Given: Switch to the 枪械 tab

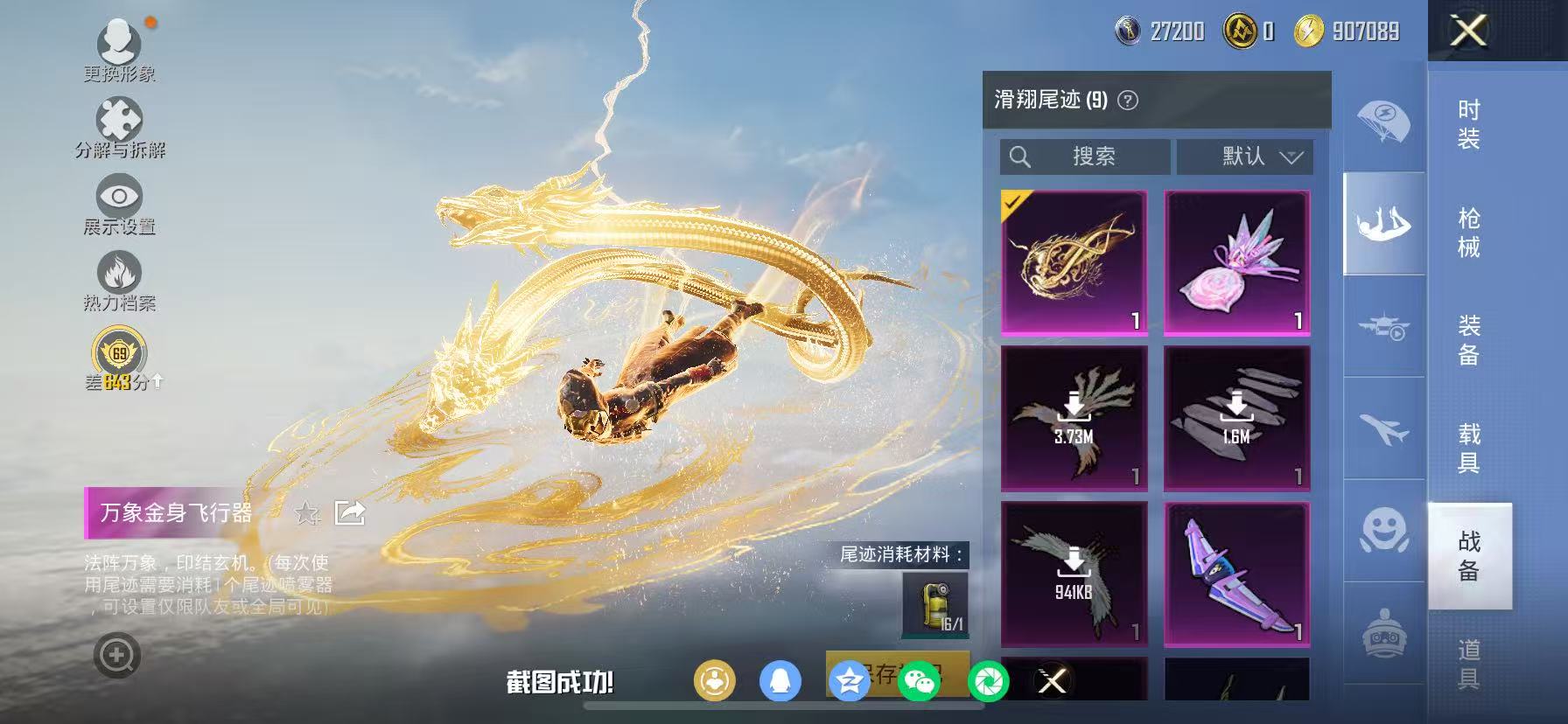Looking at the screenshot, I should point(1471,236).
